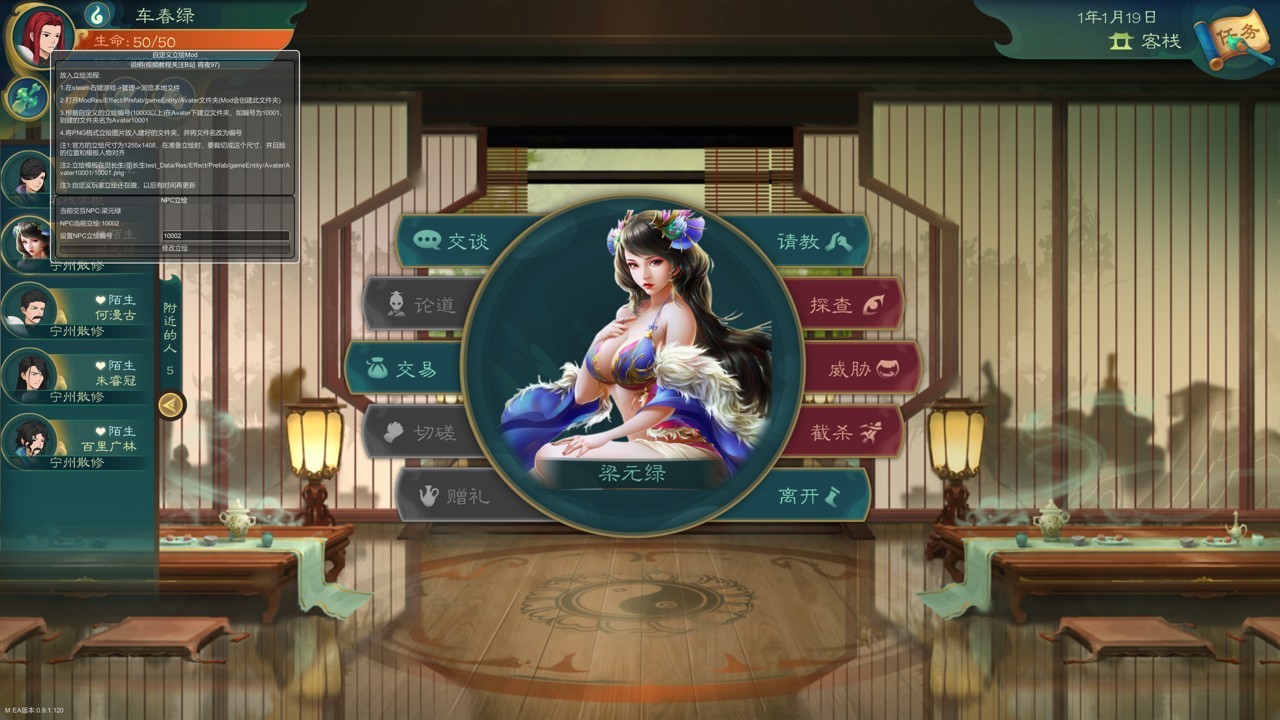Select the 截杀 (Ambush) action
The image size is (1280, 720).
coord(843,432)
